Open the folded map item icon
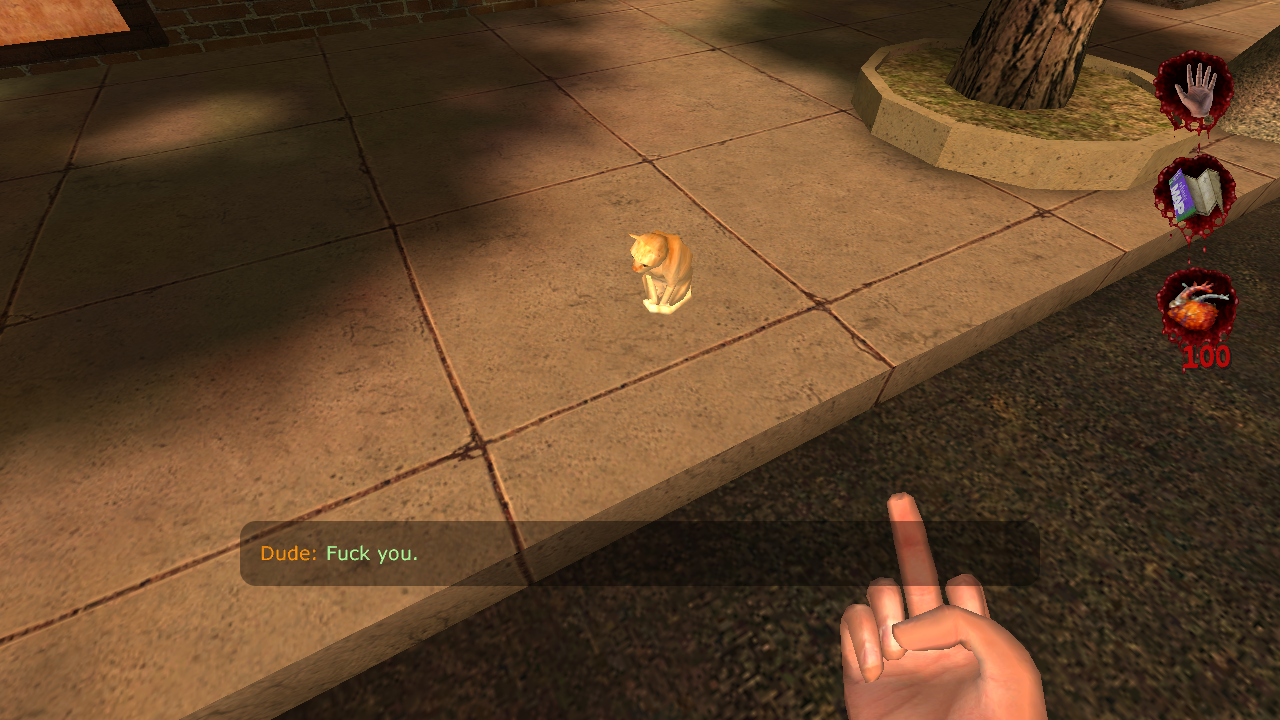 [1195, 195]
